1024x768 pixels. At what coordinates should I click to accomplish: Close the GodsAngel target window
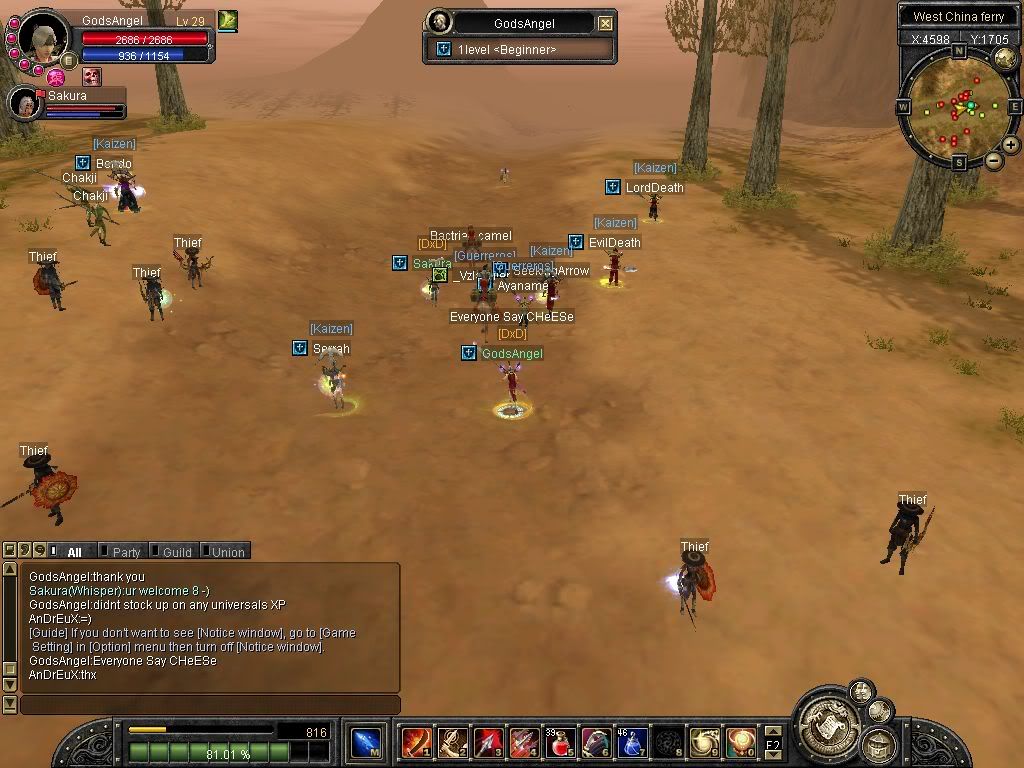point(605,23)
